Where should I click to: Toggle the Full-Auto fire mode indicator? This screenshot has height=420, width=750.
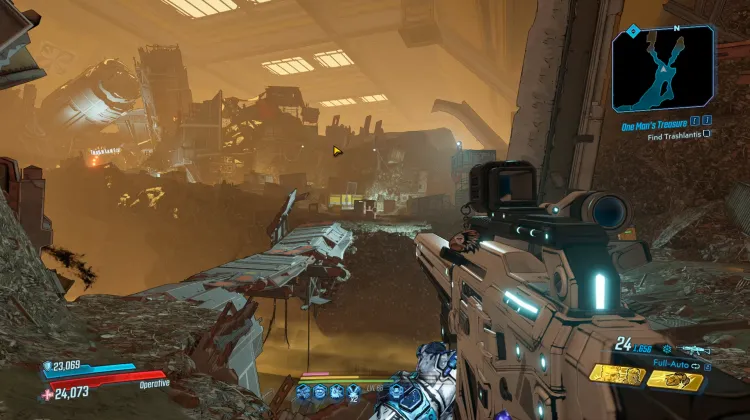click(x=682, y=365)
